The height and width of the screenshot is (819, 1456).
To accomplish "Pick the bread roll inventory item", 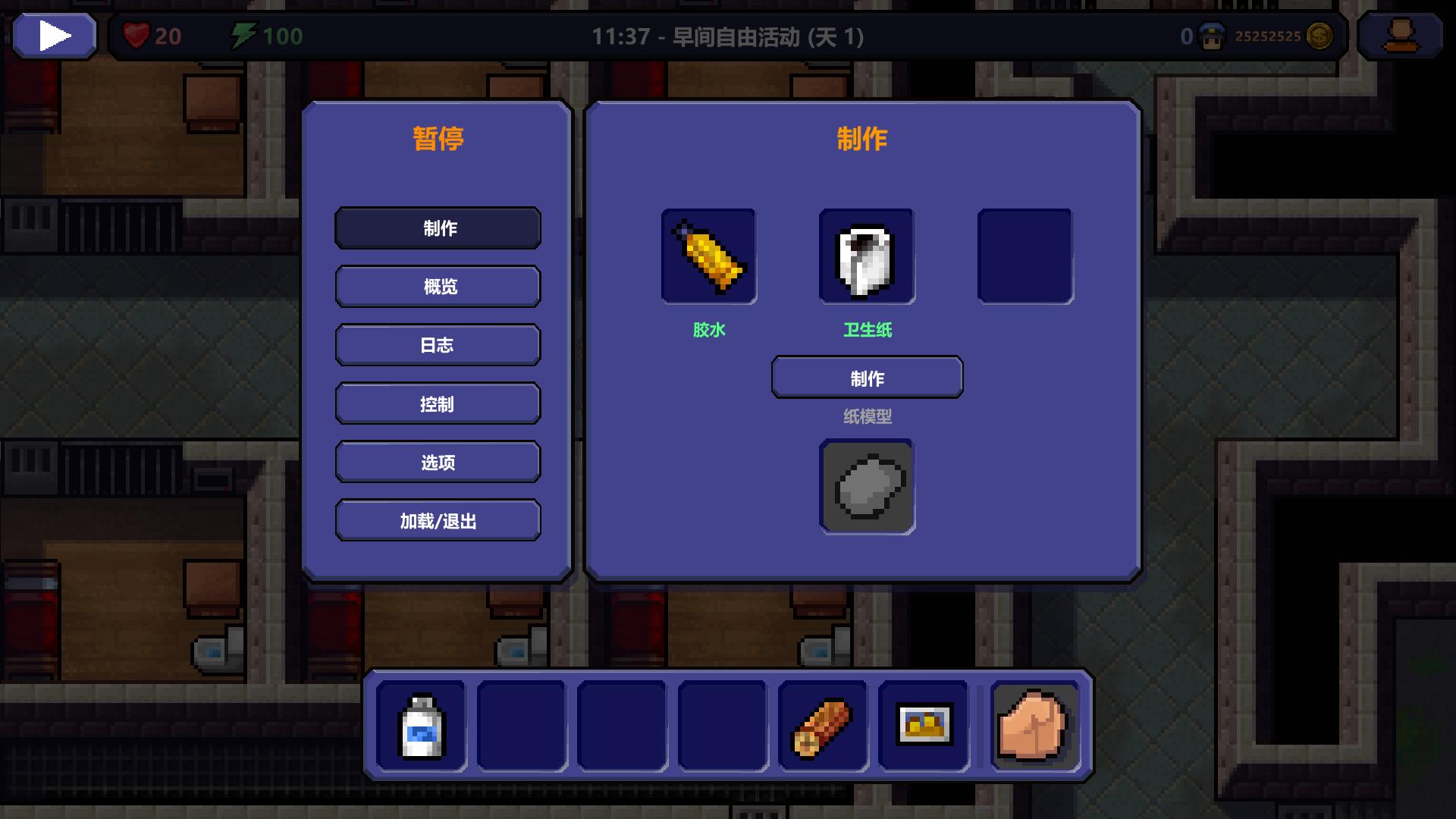I will (x=824, y=726).
